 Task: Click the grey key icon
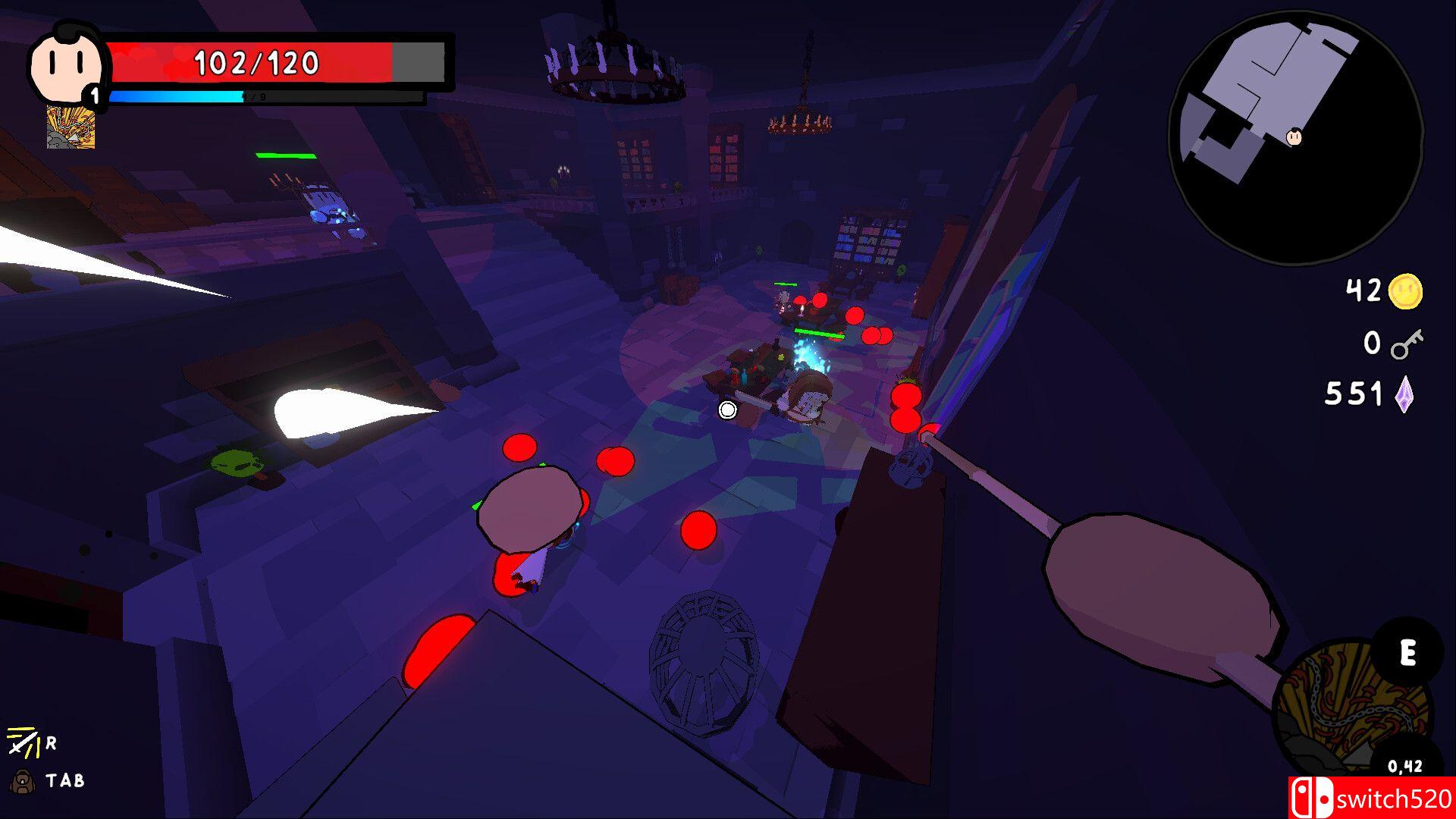pyautogui.click(x=1407, y=344)
